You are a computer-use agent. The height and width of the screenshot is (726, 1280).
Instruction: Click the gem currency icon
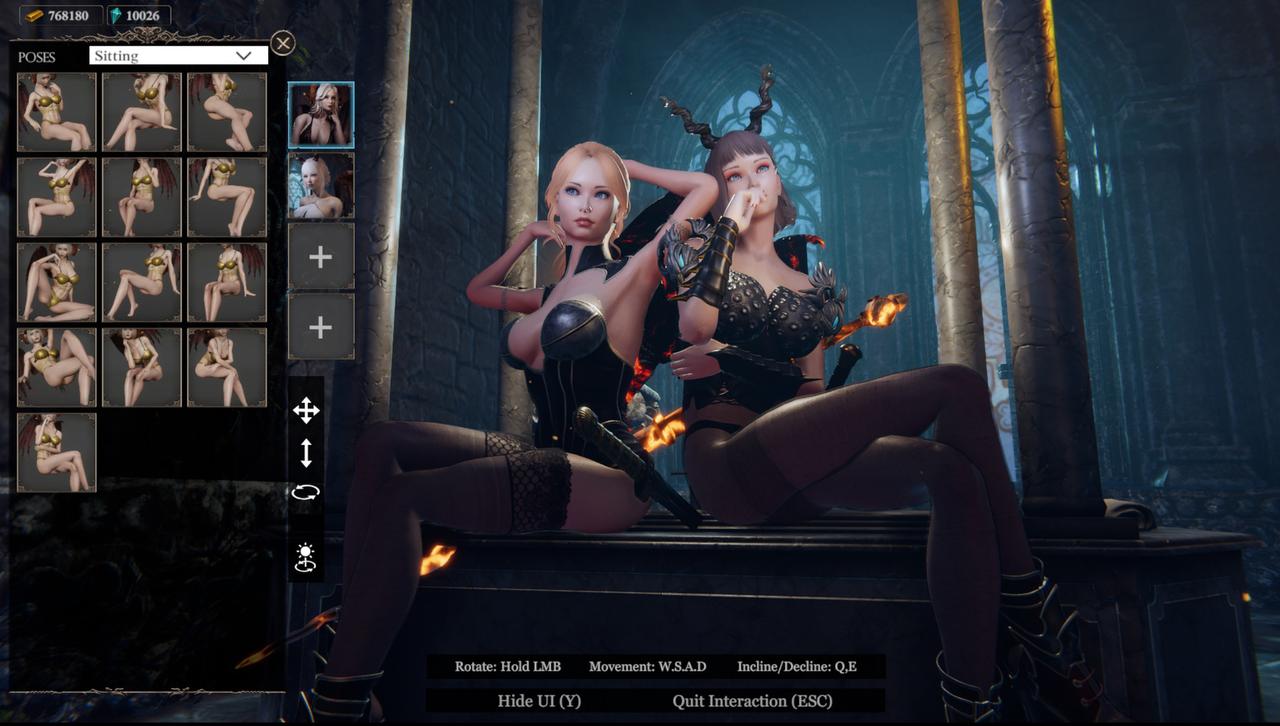(115, 15)
